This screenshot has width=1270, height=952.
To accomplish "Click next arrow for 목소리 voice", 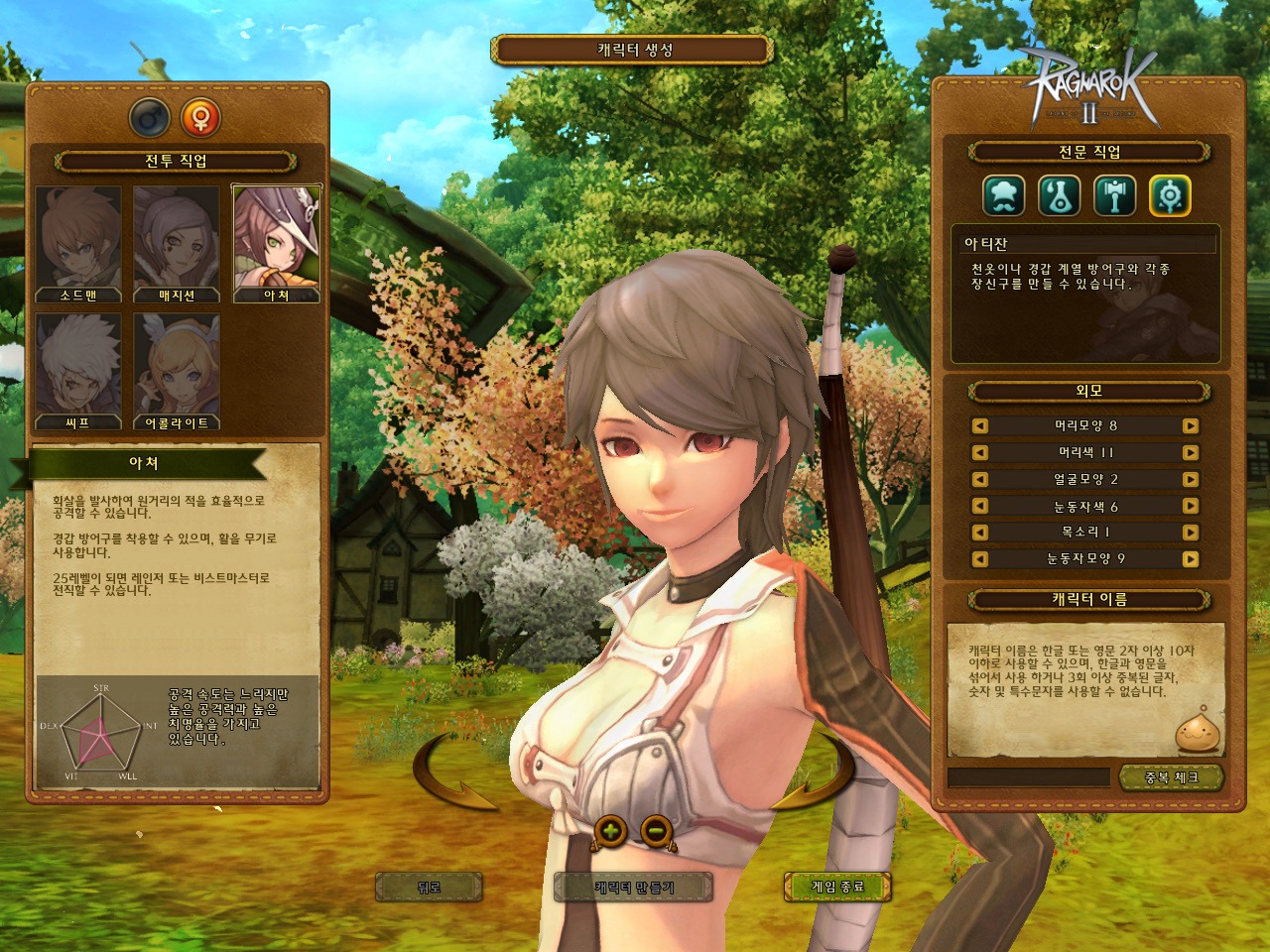I will pyautogui.click(x=1191, y=533).
